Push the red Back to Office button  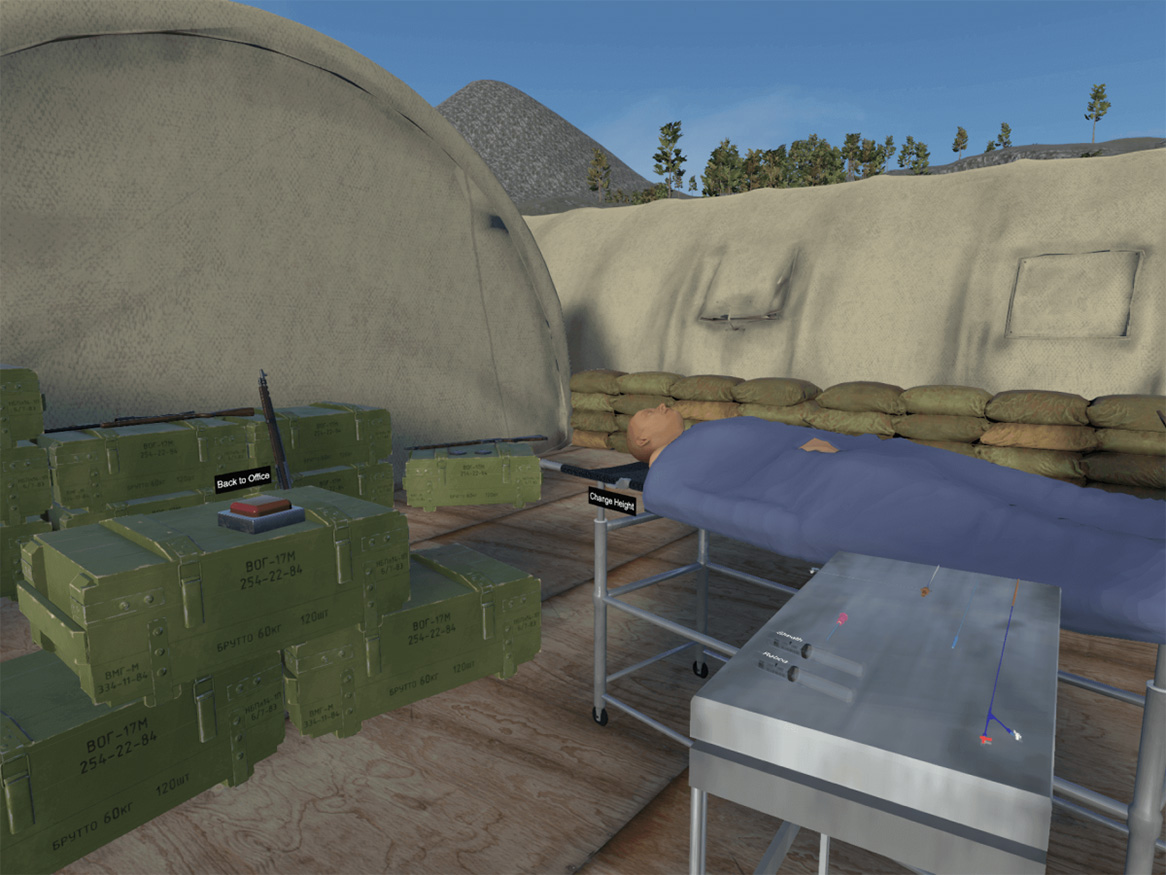tap(260, 508)
